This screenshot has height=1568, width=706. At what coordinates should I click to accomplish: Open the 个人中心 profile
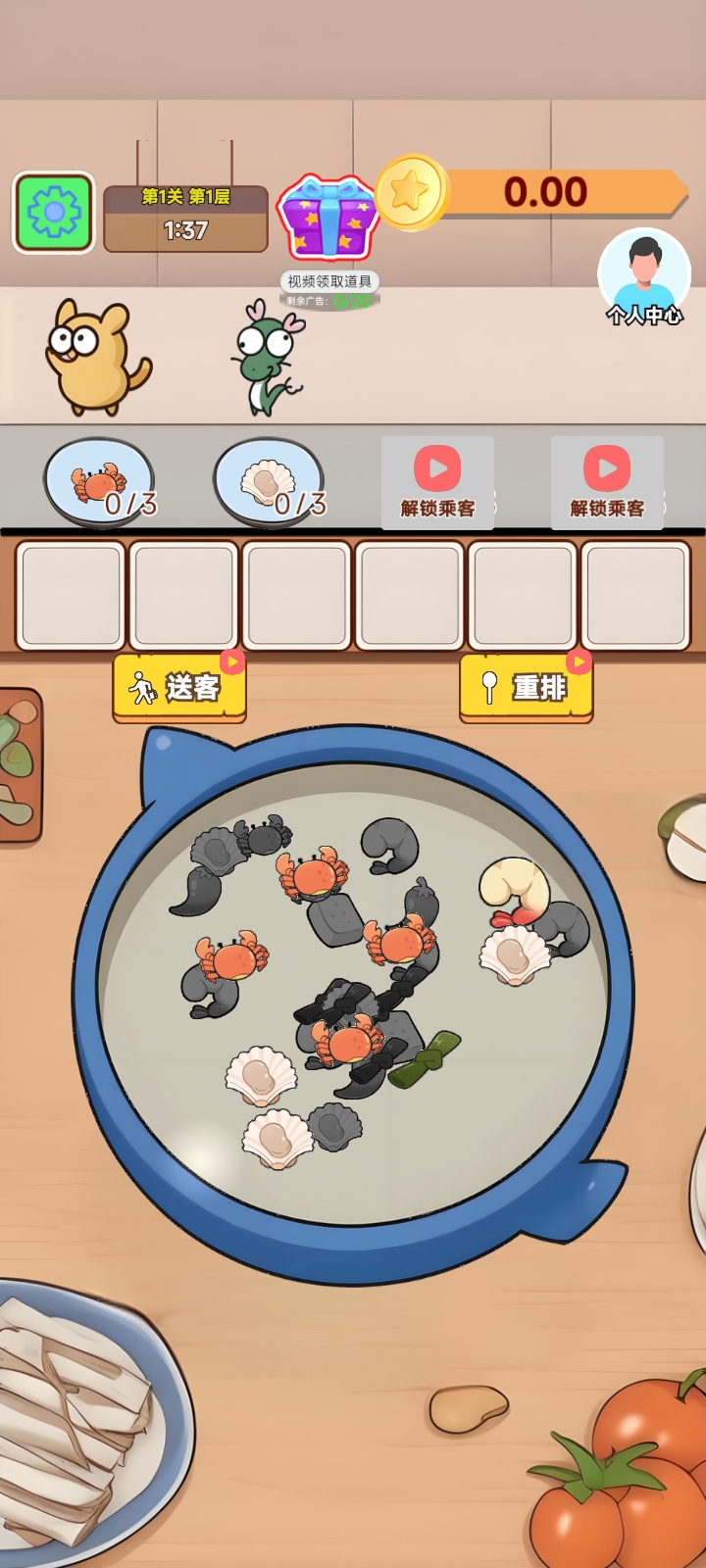tap(644, 276)
